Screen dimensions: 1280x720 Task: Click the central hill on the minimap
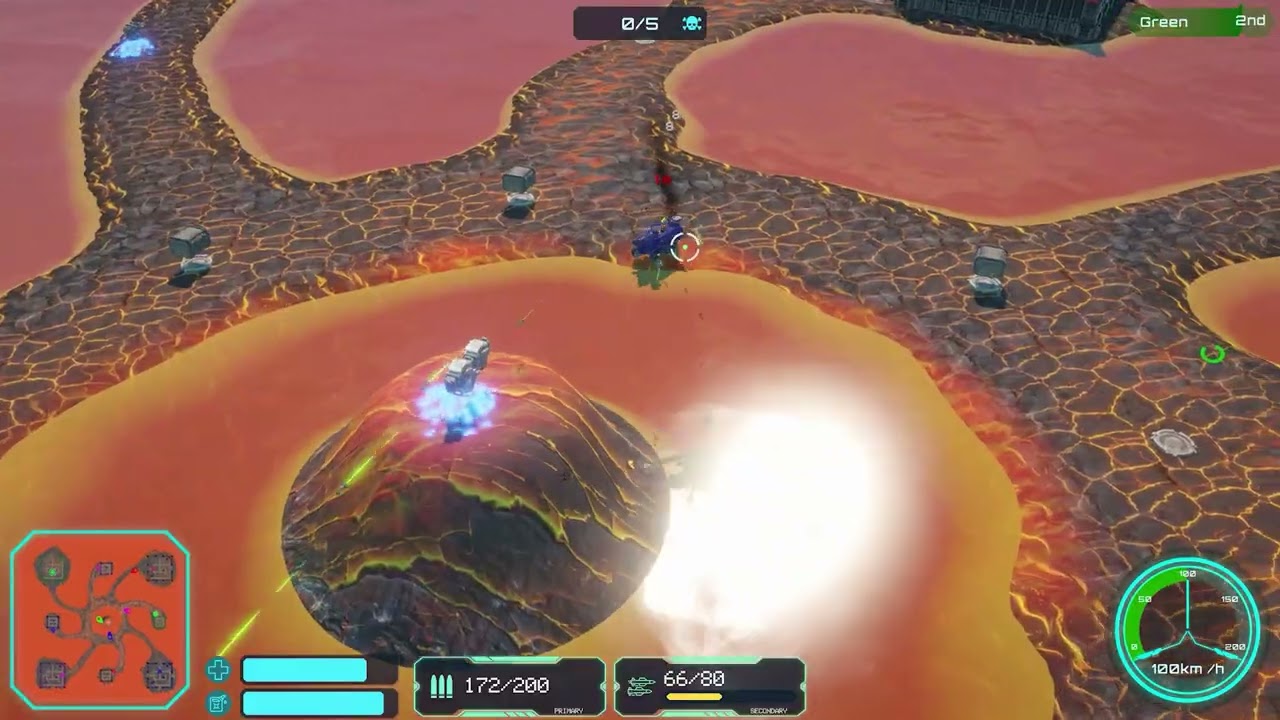tap(108, 618)
